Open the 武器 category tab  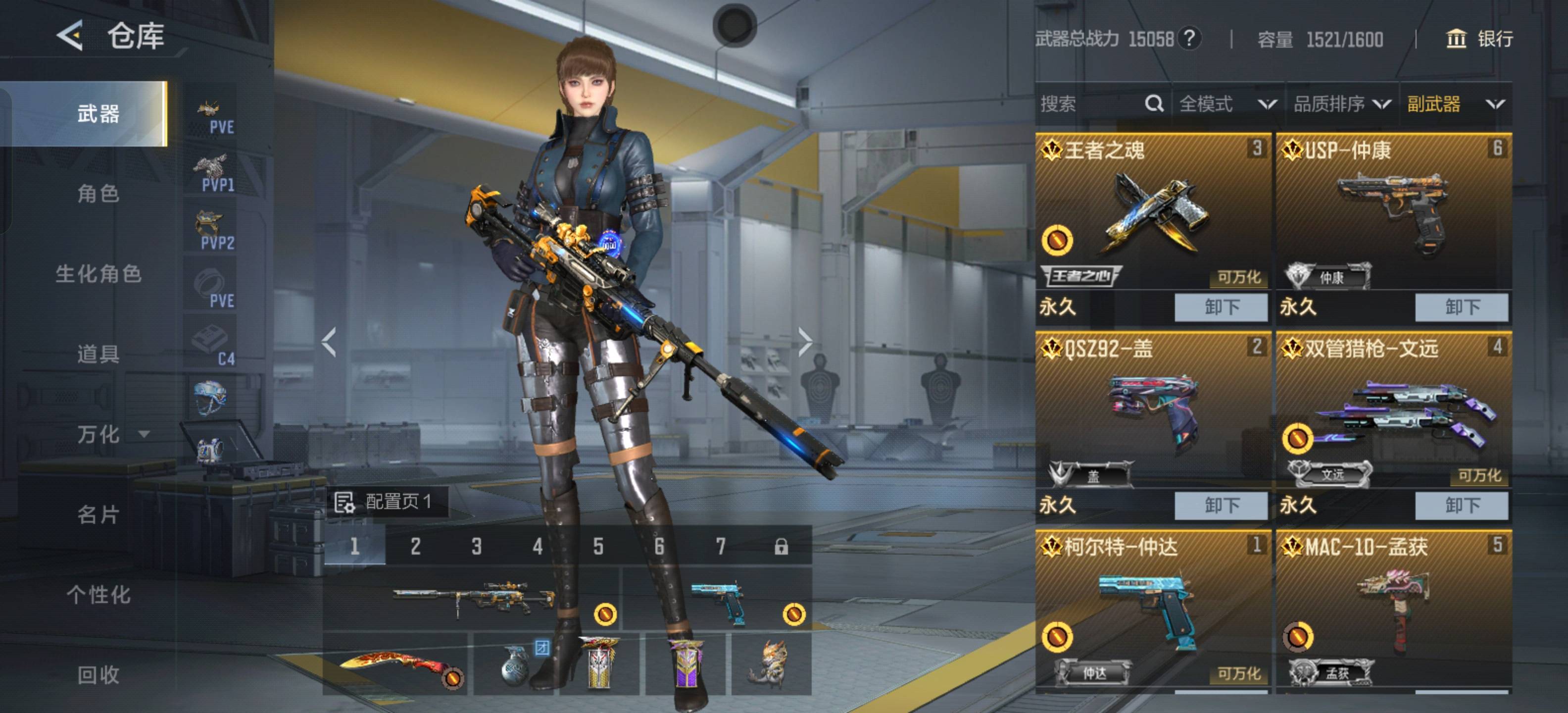point(98,113)
